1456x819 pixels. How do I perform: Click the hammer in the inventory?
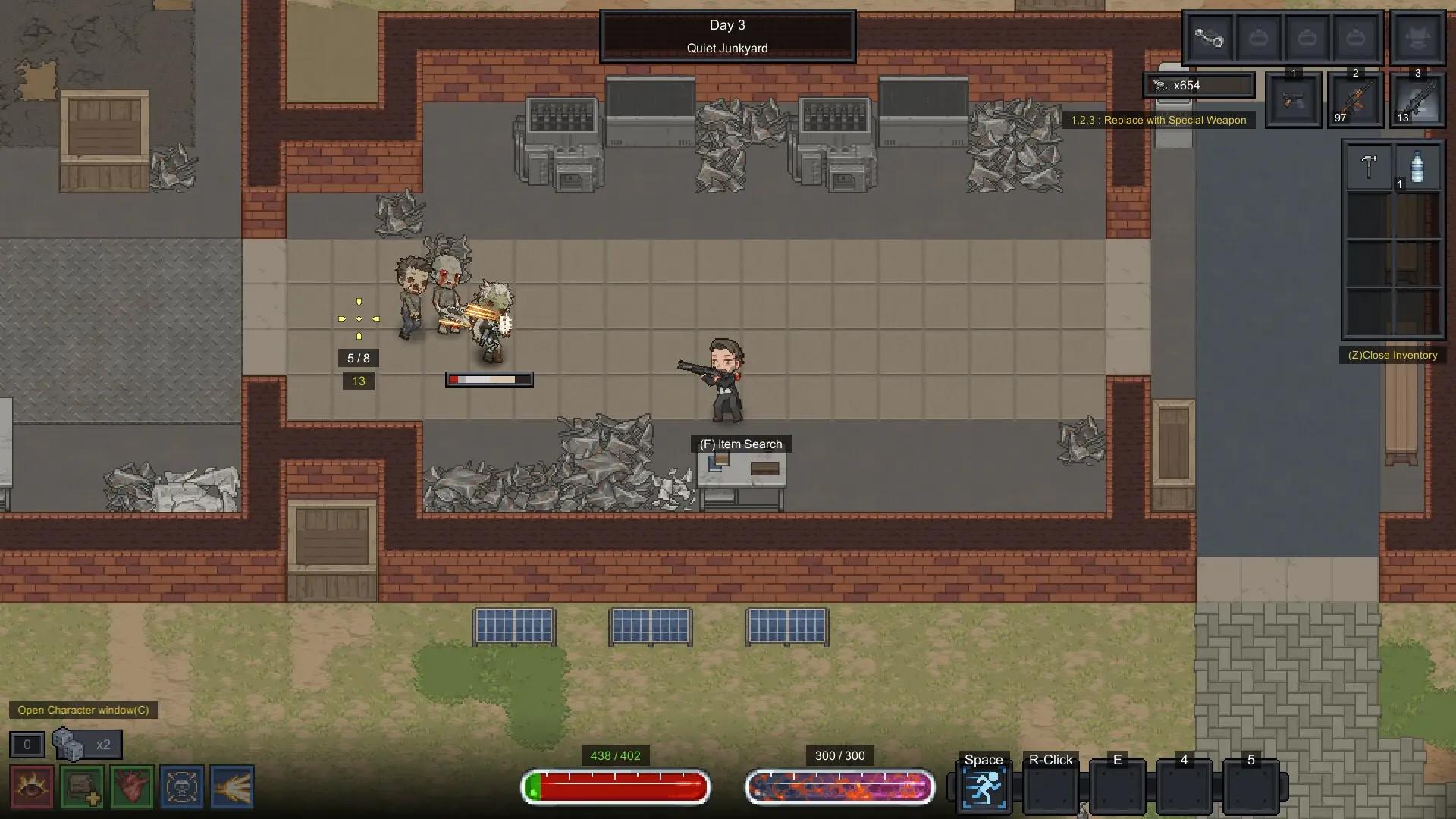pyautogui.click(x=1369, y=166)
